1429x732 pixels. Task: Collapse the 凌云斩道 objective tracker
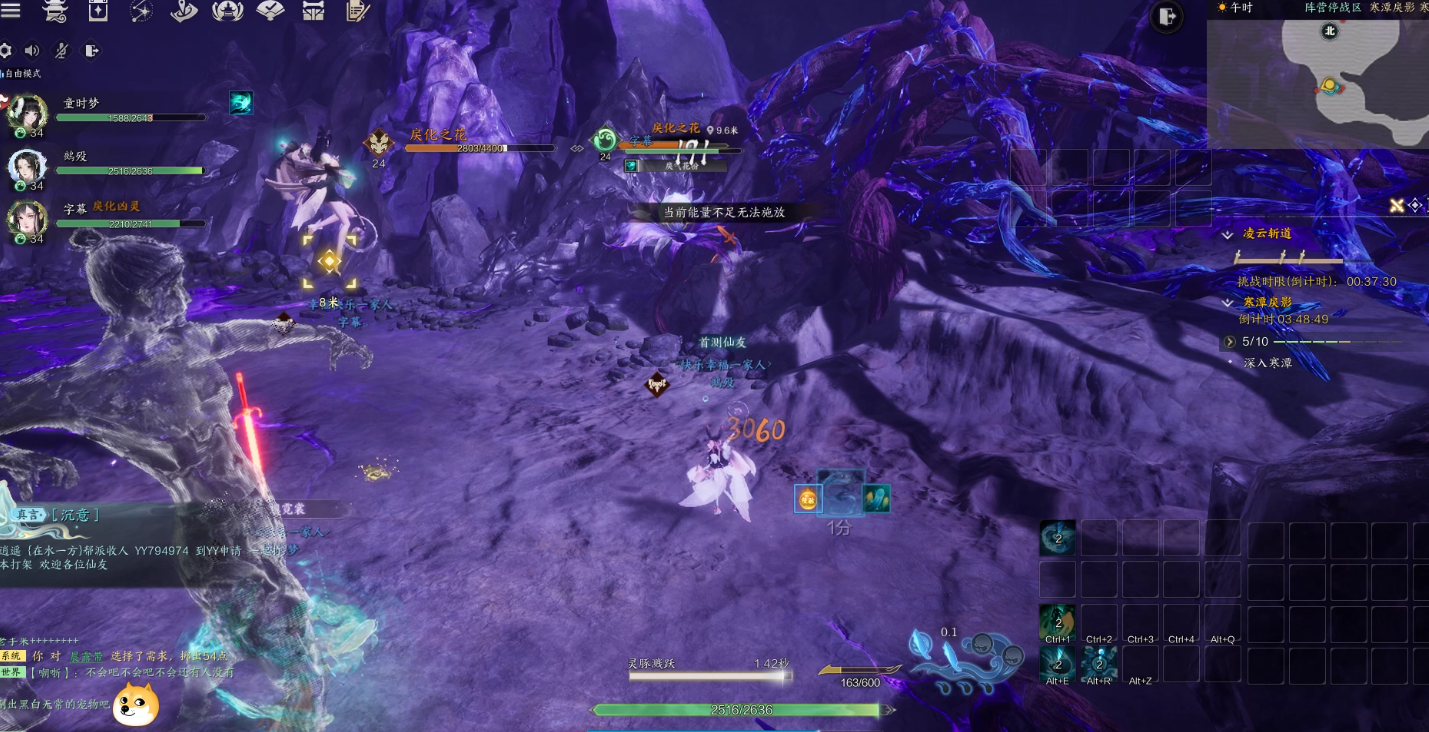(1228, 234)
